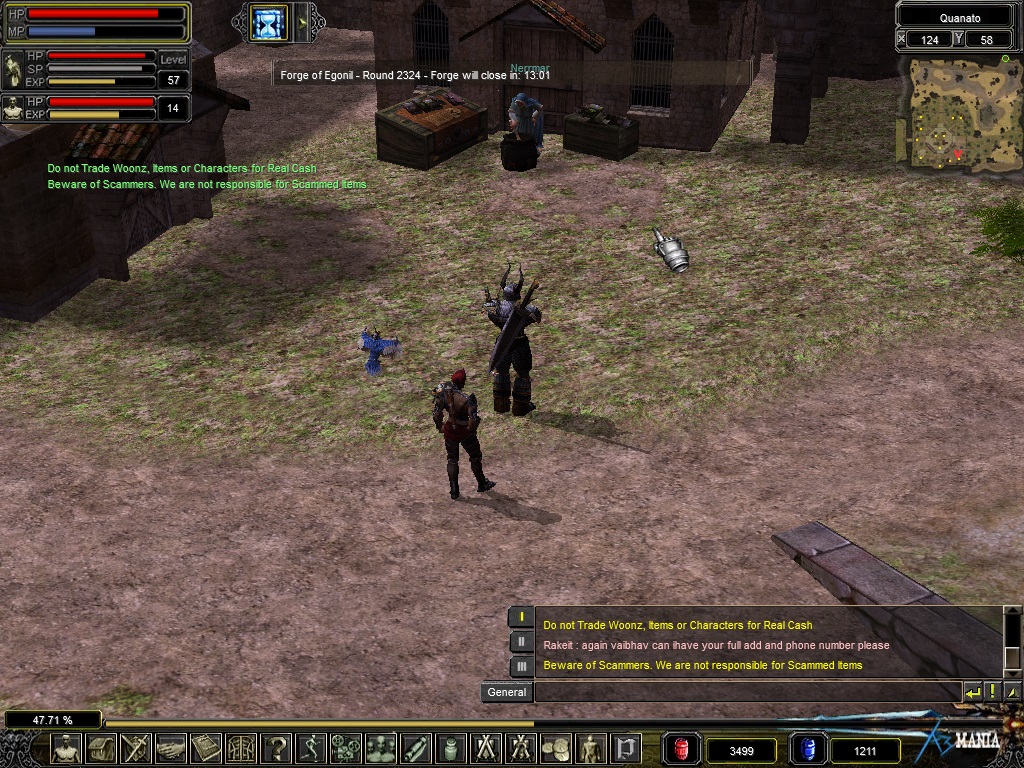
Task: Open the General chat channel selector
Action: point(506,692)
